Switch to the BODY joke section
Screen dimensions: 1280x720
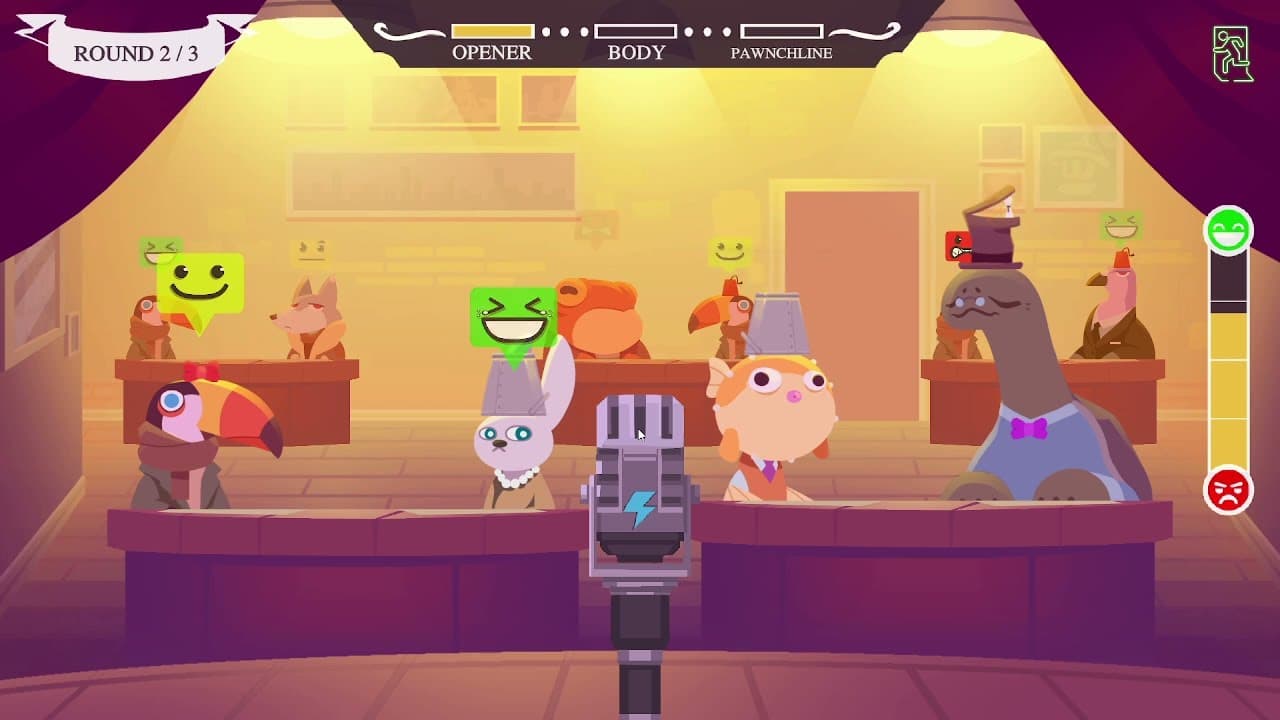[x=637, y=30]
